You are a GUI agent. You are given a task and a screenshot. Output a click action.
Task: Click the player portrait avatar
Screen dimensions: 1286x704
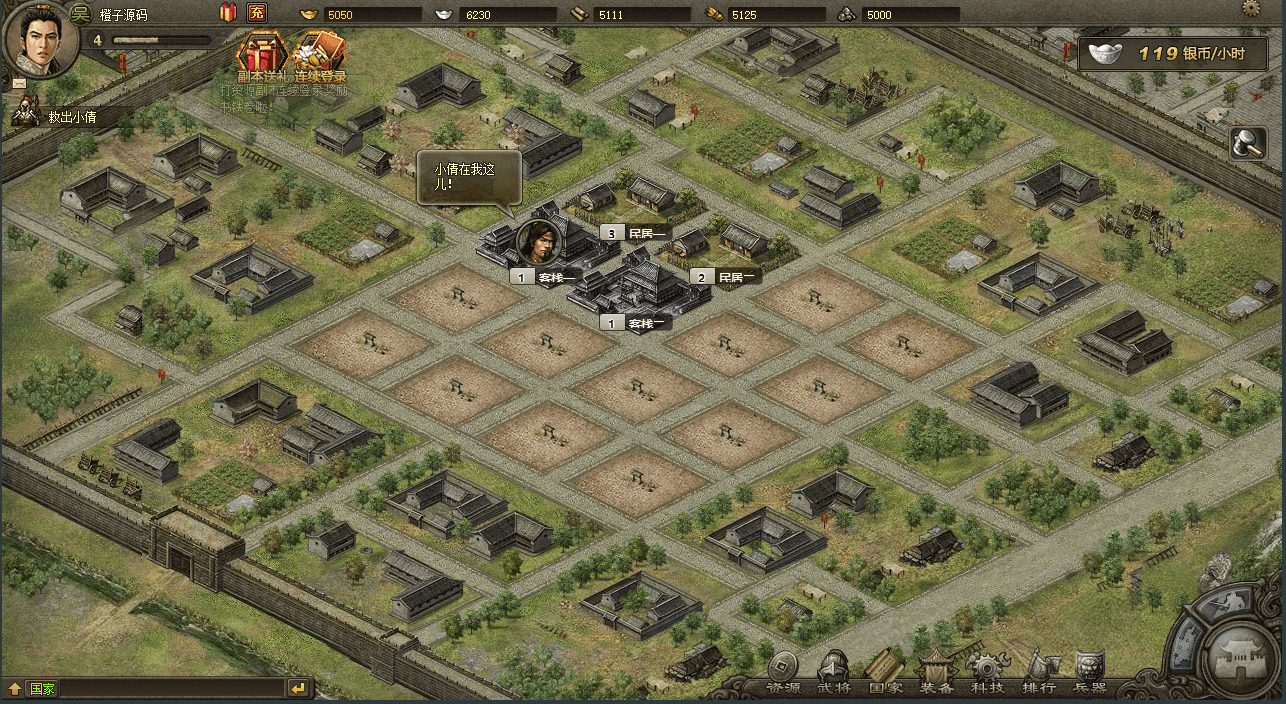coord(41,38)
